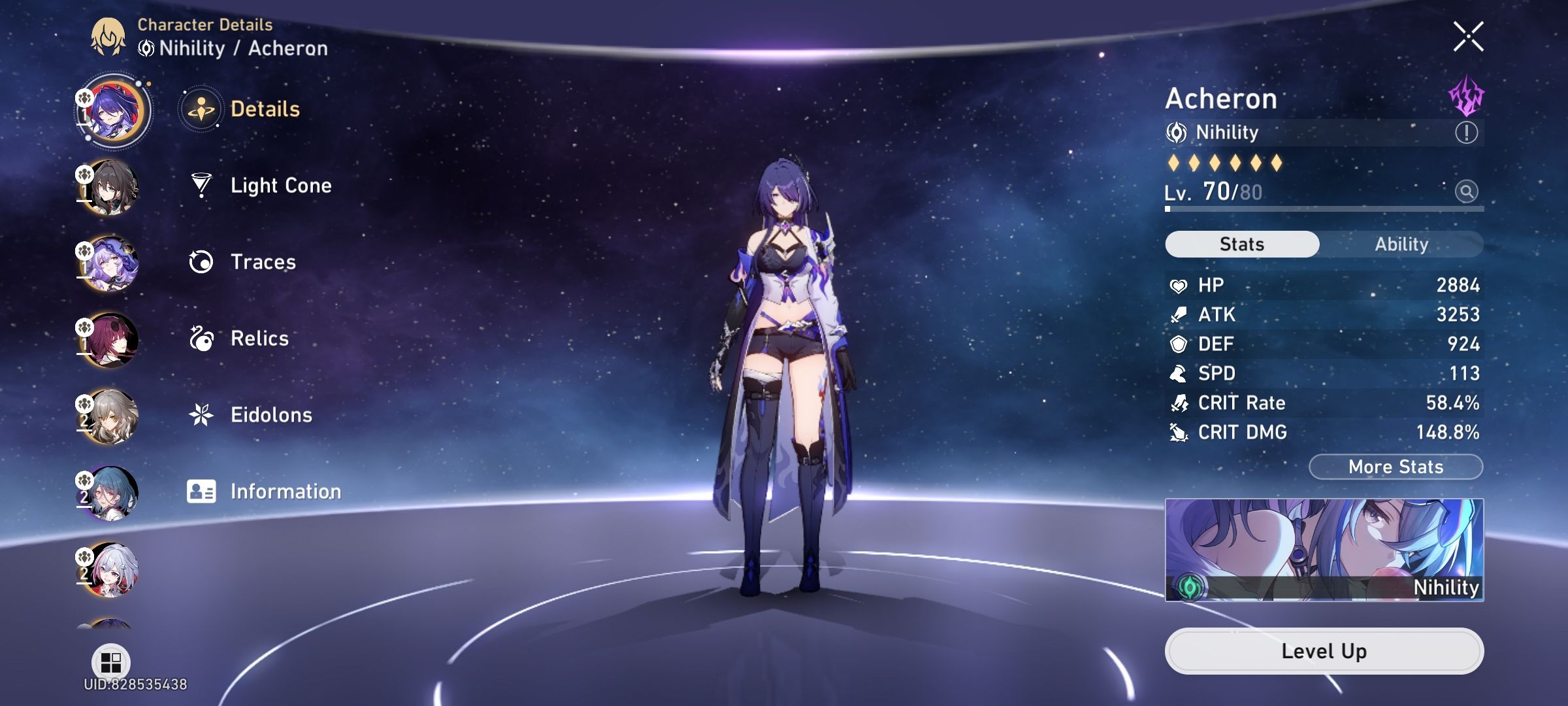Image resolution: width=1568 pixels, height=706 pixels.
Task: Switch to the Ability tab
Action: click(x=1403, y=244)
